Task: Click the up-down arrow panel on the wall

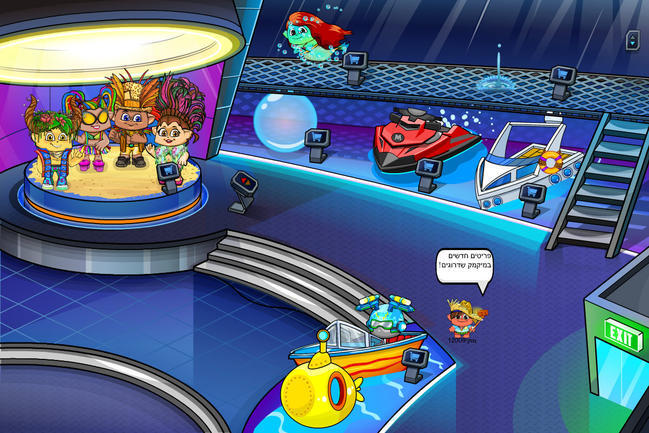Action: [x=632, y=41]
